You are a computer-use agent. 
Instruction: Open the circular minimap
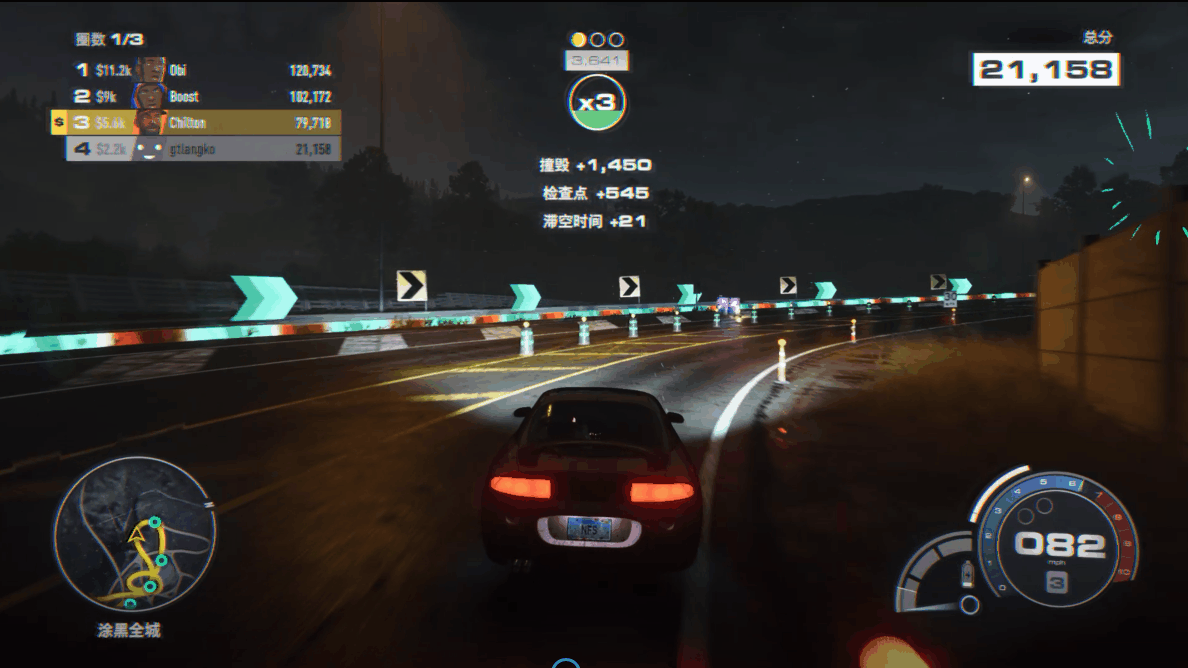pos(134,536)
